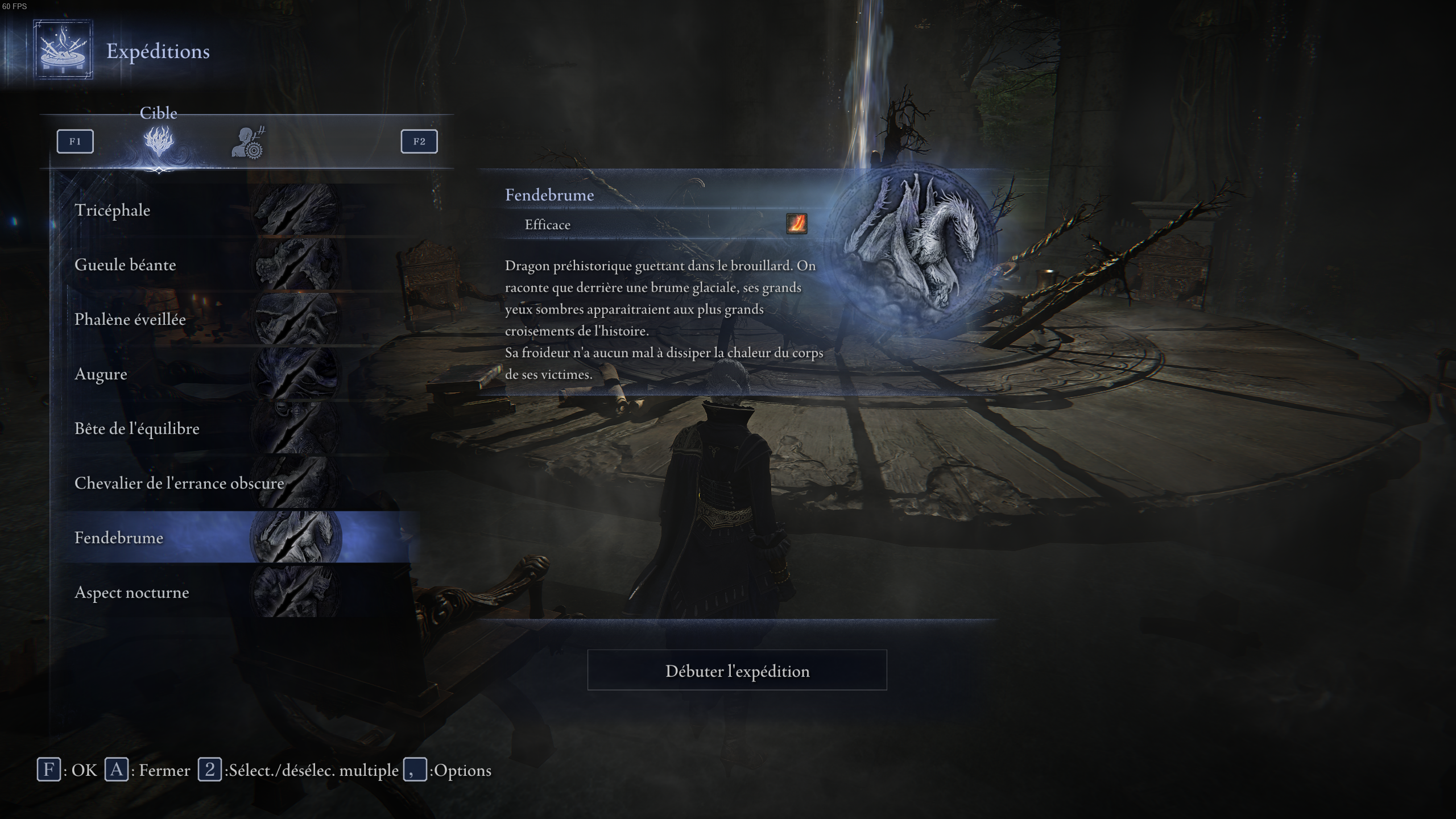Screen dimensions: 1456x819
Task: Click the Phalène éveillée boss thumbnail
Action: coord(295,319)
